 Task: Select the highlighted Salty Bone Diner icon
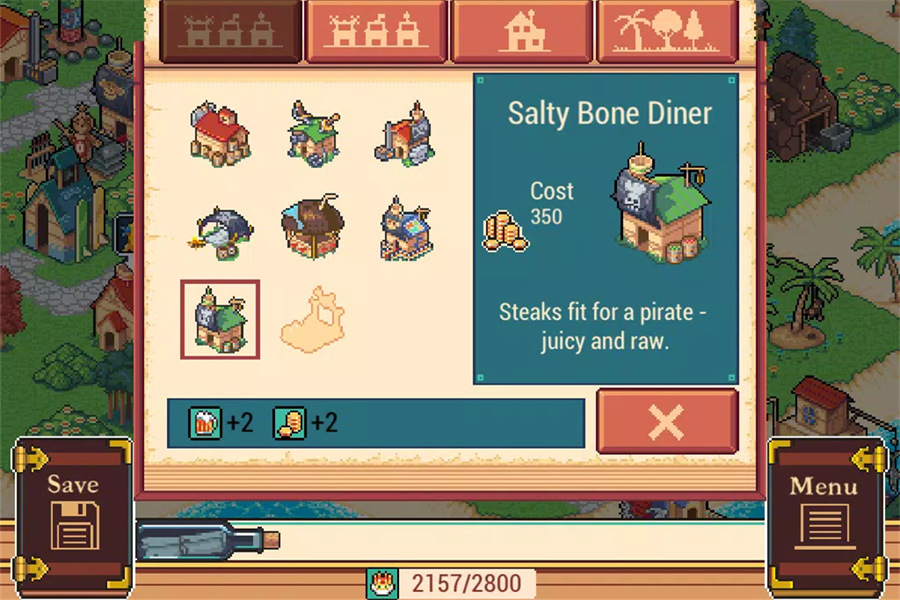pyautogui.click(x=220, y=319)
